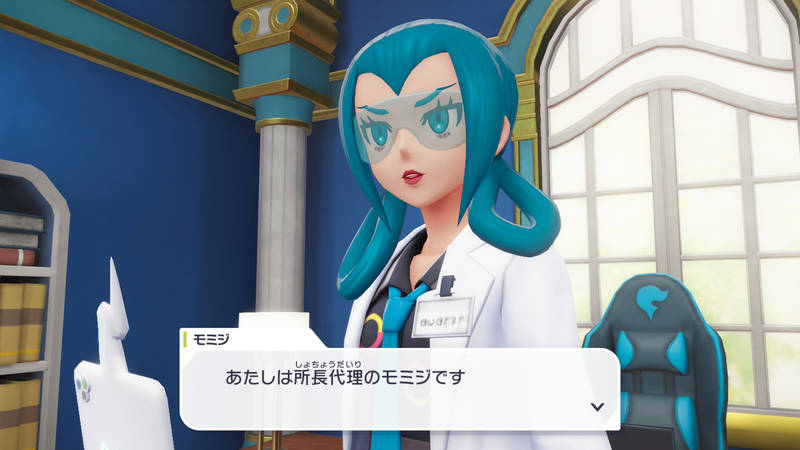Advance dialogue with the down arrow indicator

point(598,407)
